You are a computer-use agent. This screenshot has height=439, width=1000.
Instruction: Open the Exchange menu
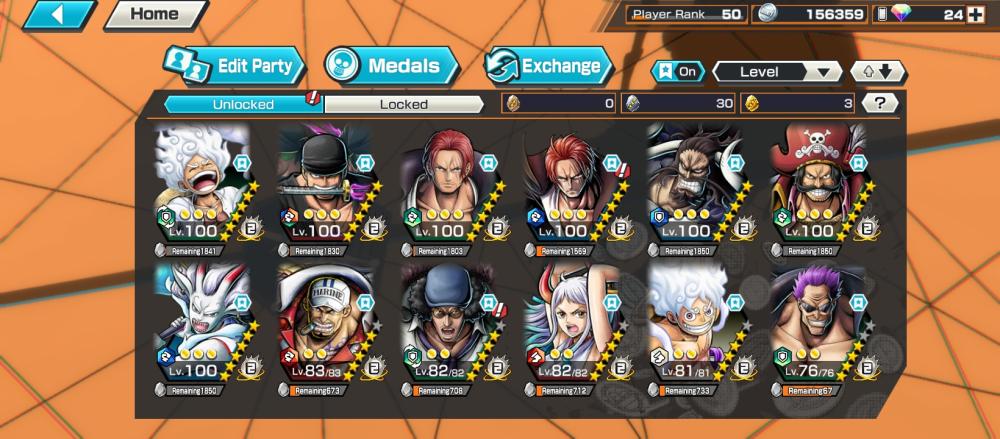pos(547,66)
